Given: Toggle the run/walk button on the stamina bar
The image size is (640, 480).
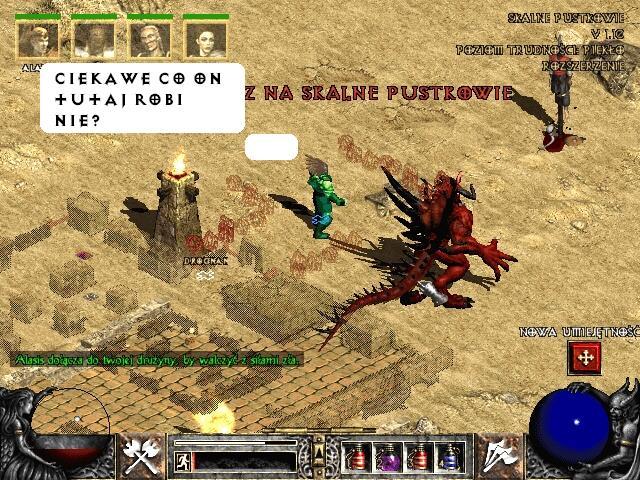Looking at the screenshot, I should 183,461.
